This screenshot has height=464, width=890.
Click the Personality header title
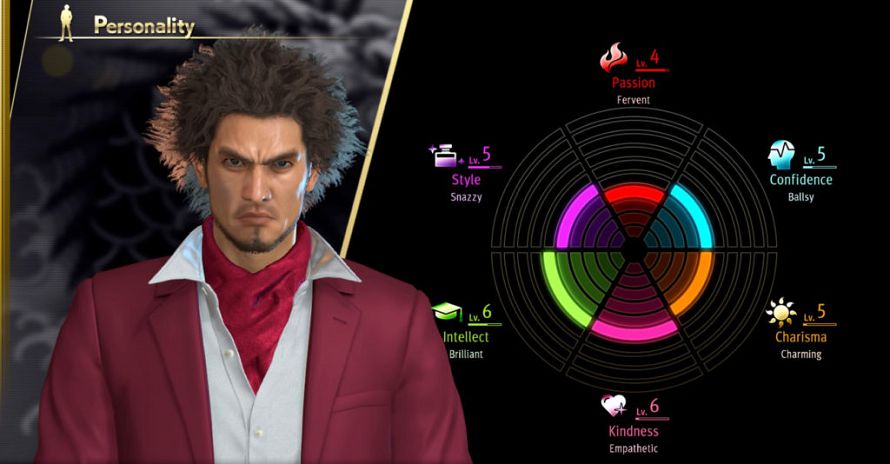(143, 26)
